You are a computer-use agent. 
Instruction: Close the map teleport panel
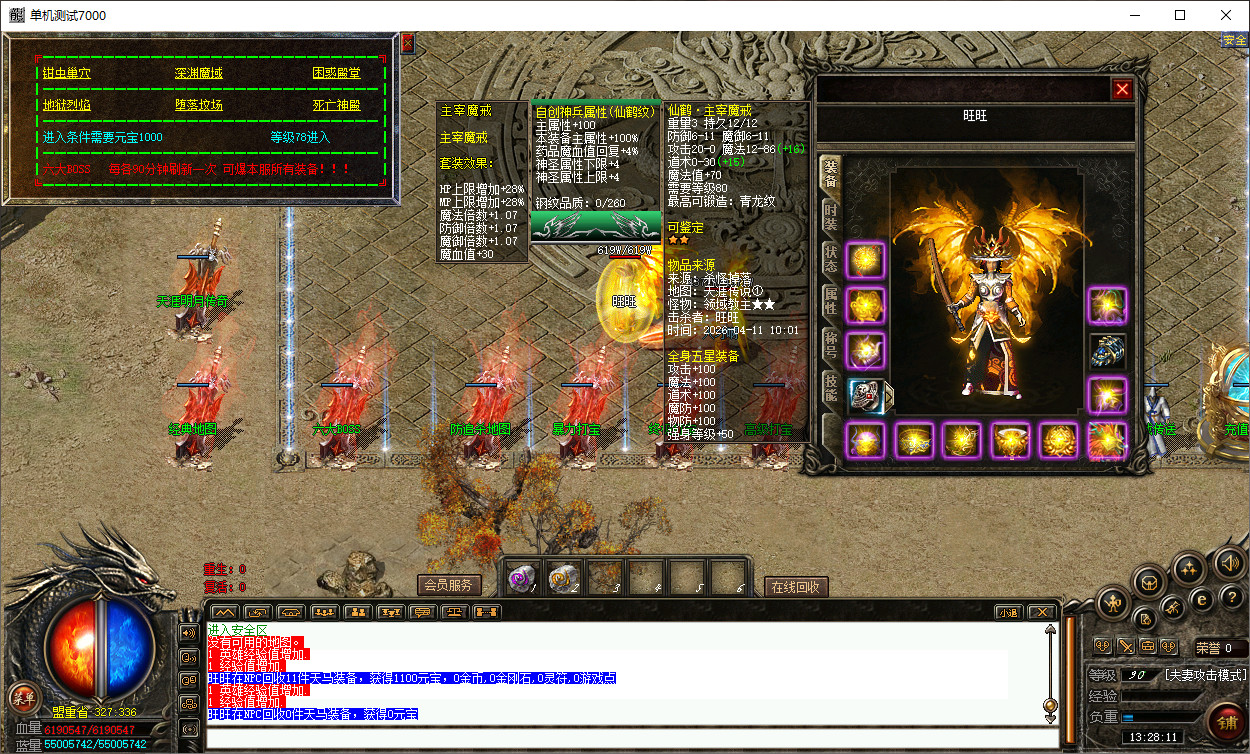(407, 43)
